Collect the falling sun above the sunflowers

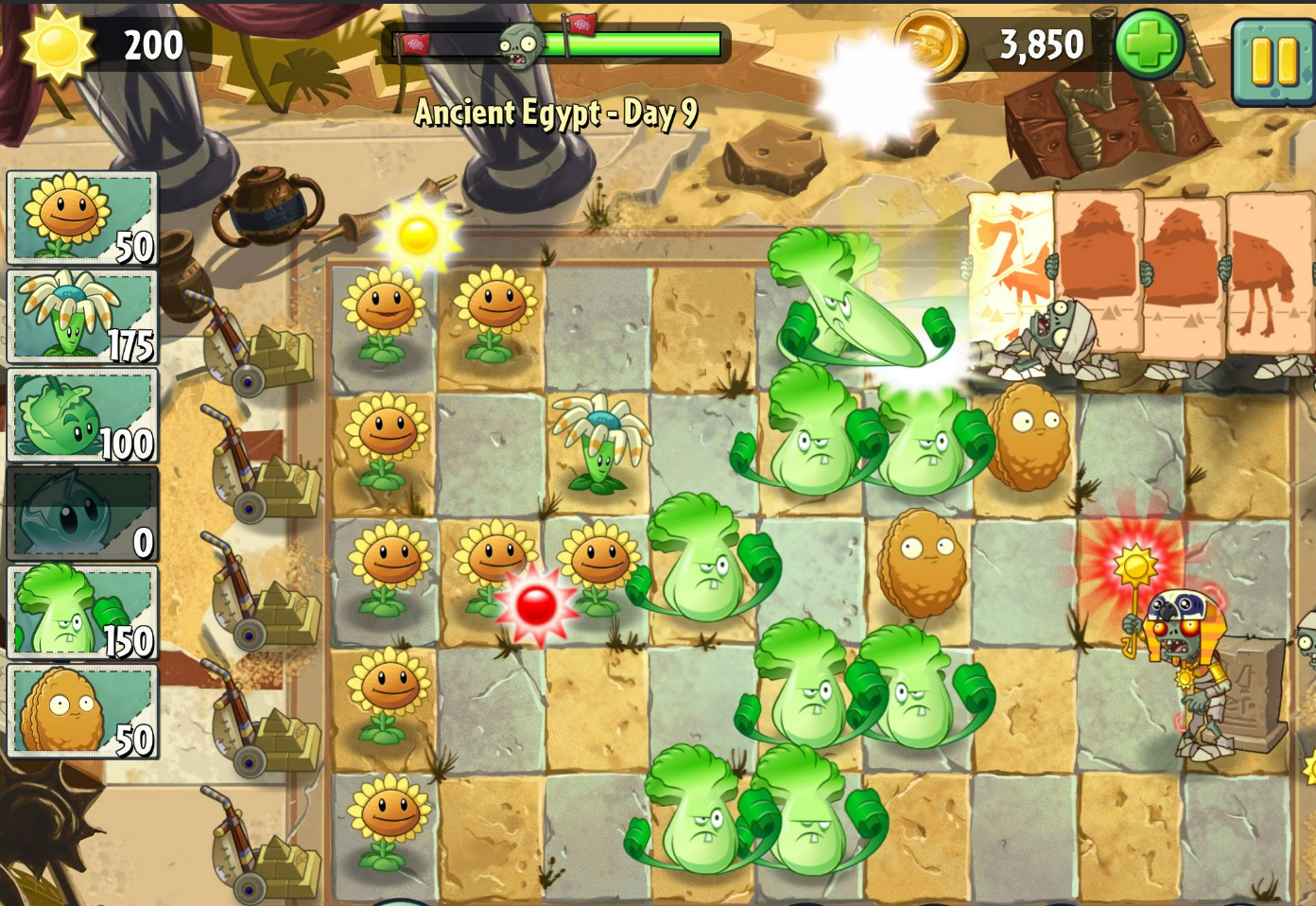pyautogui.click(x=418, y=235)
